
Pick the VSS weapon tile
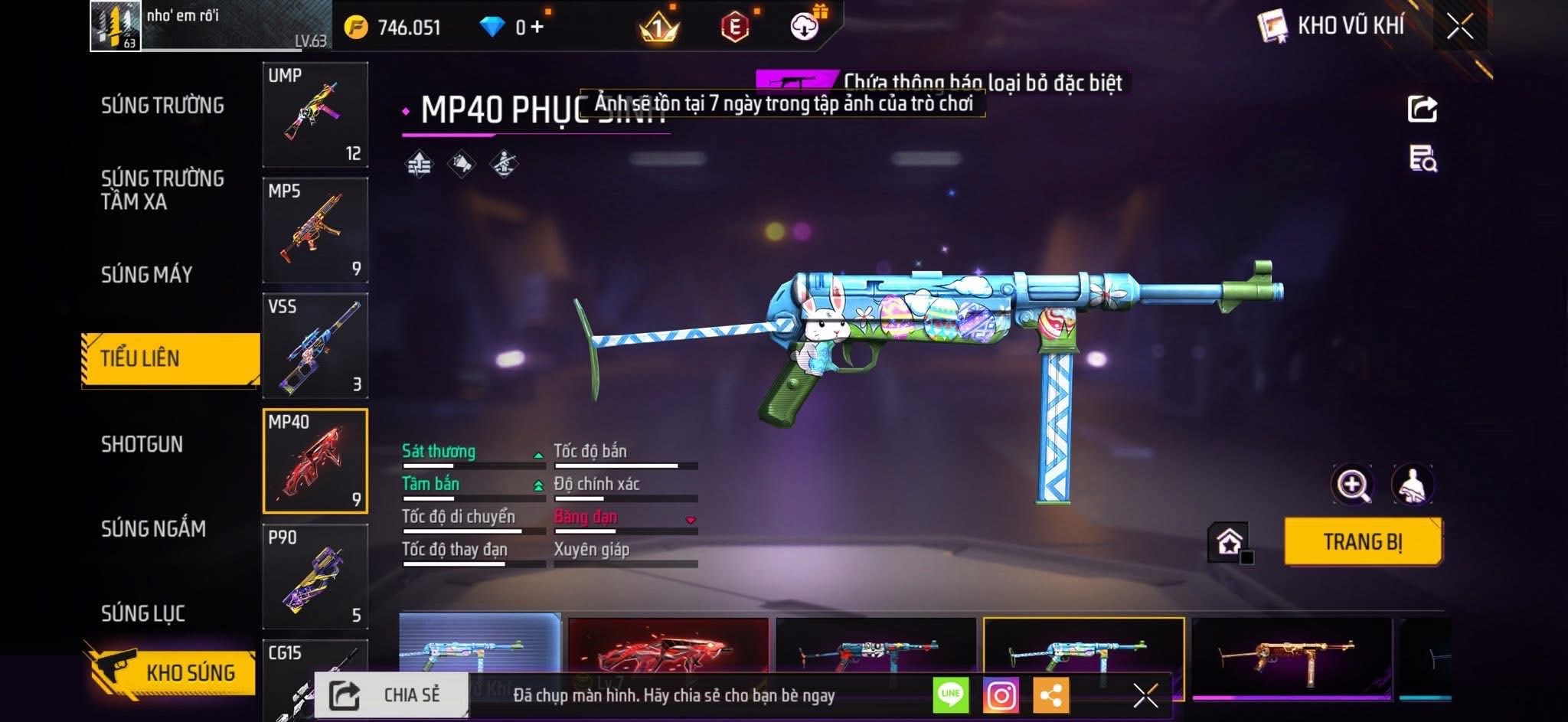click(315, 346)
